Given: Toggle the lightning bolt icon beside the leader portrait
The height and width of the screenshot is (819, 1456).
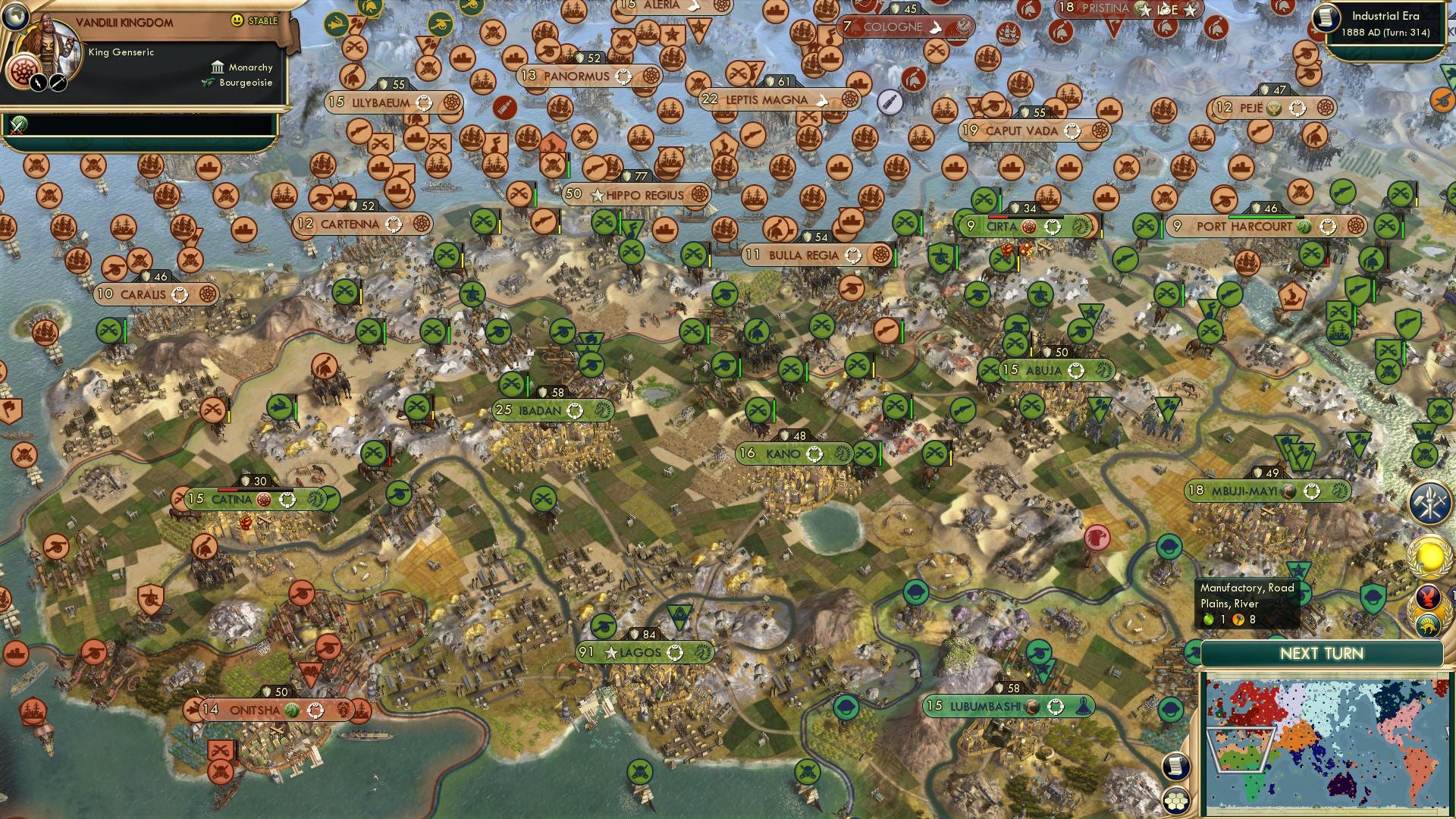Looking at the screenshot, I should tap(39, 83).
